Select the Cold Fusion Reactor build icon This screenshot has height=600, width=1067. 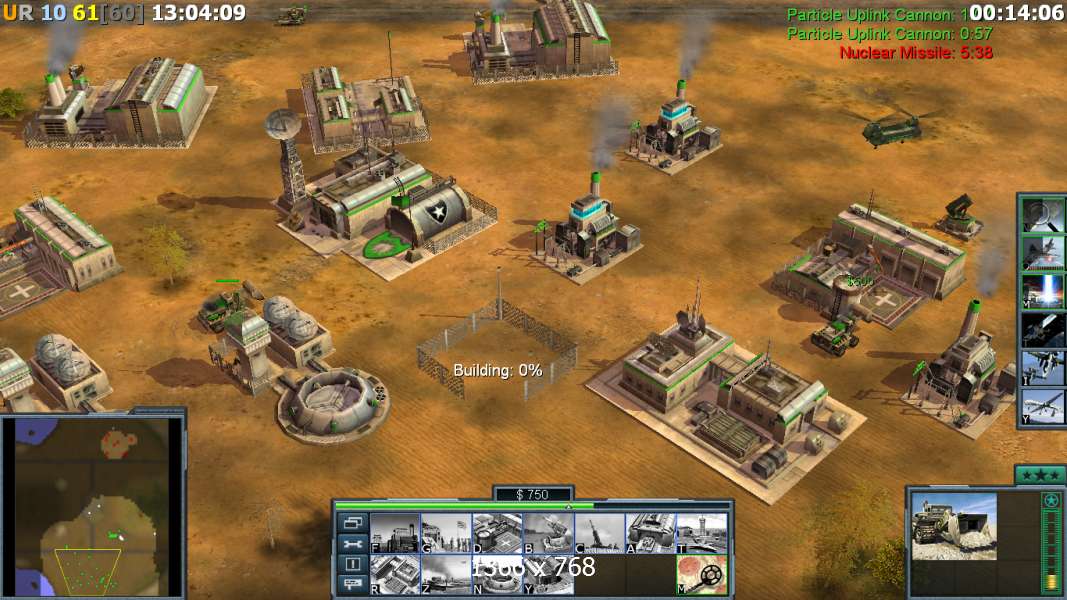(x=395, y=533)
